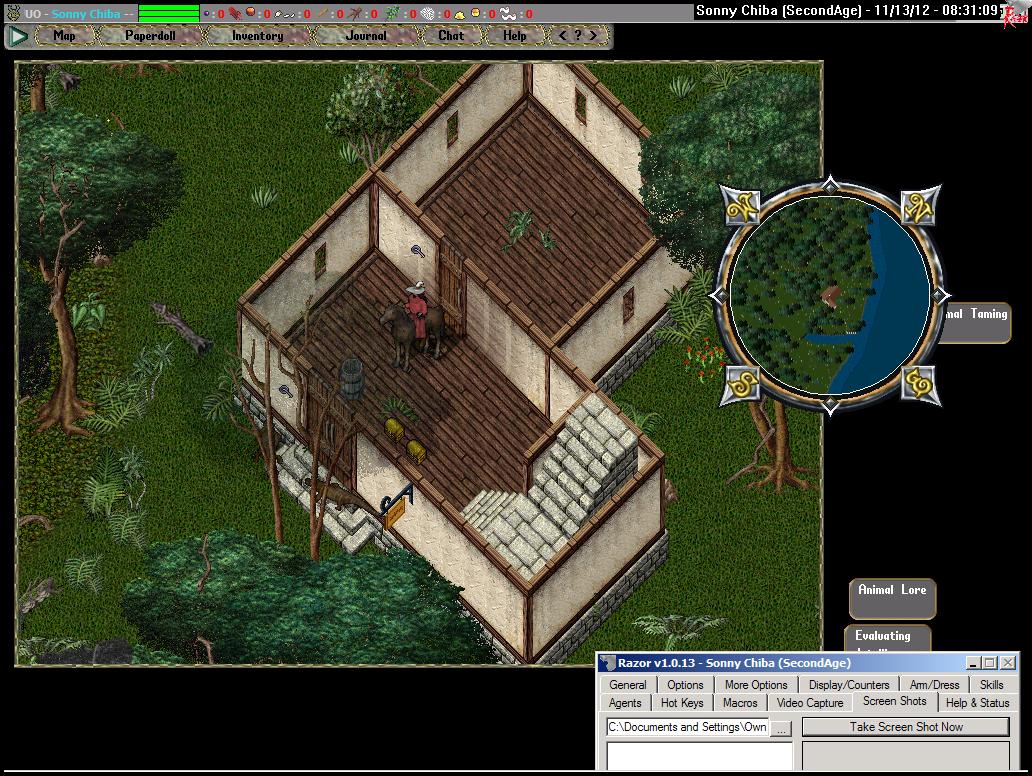Switch to Razor's Macros tab
Viewport: 1032px width, 776px height.
pos(740,703)
